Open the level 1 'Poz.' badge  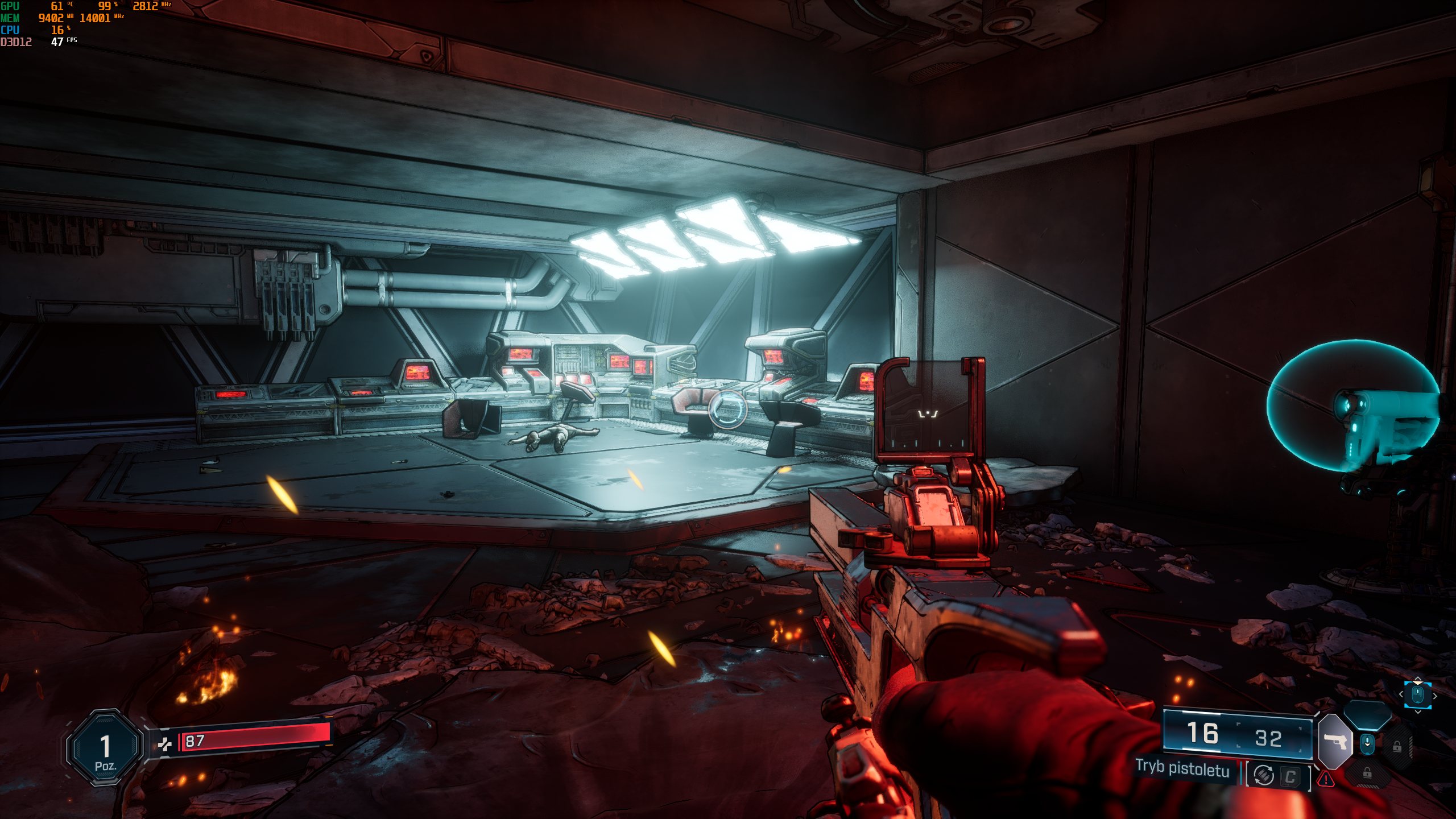click(105, 747)
